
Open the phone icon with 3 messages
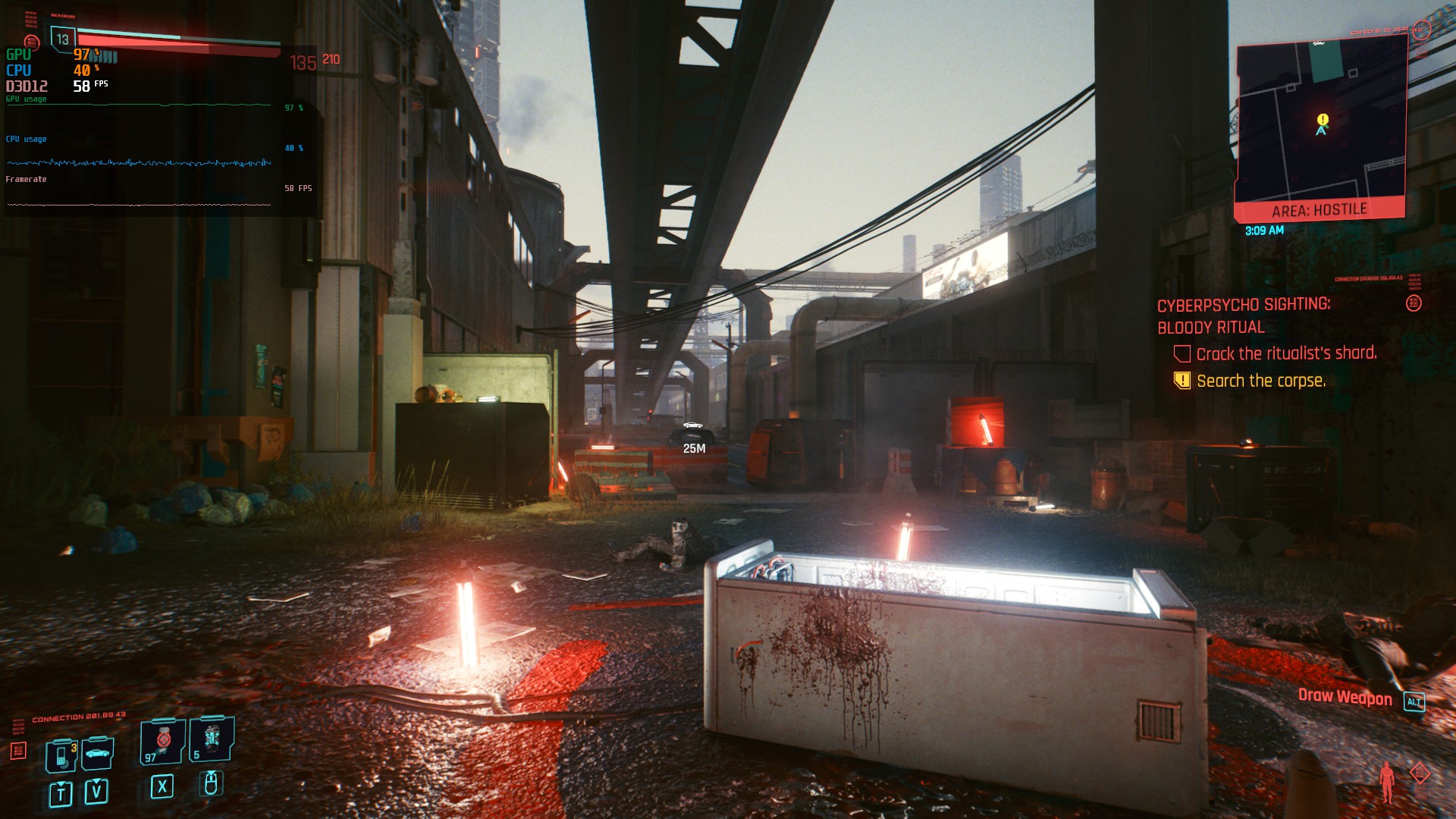pos(61,755)
